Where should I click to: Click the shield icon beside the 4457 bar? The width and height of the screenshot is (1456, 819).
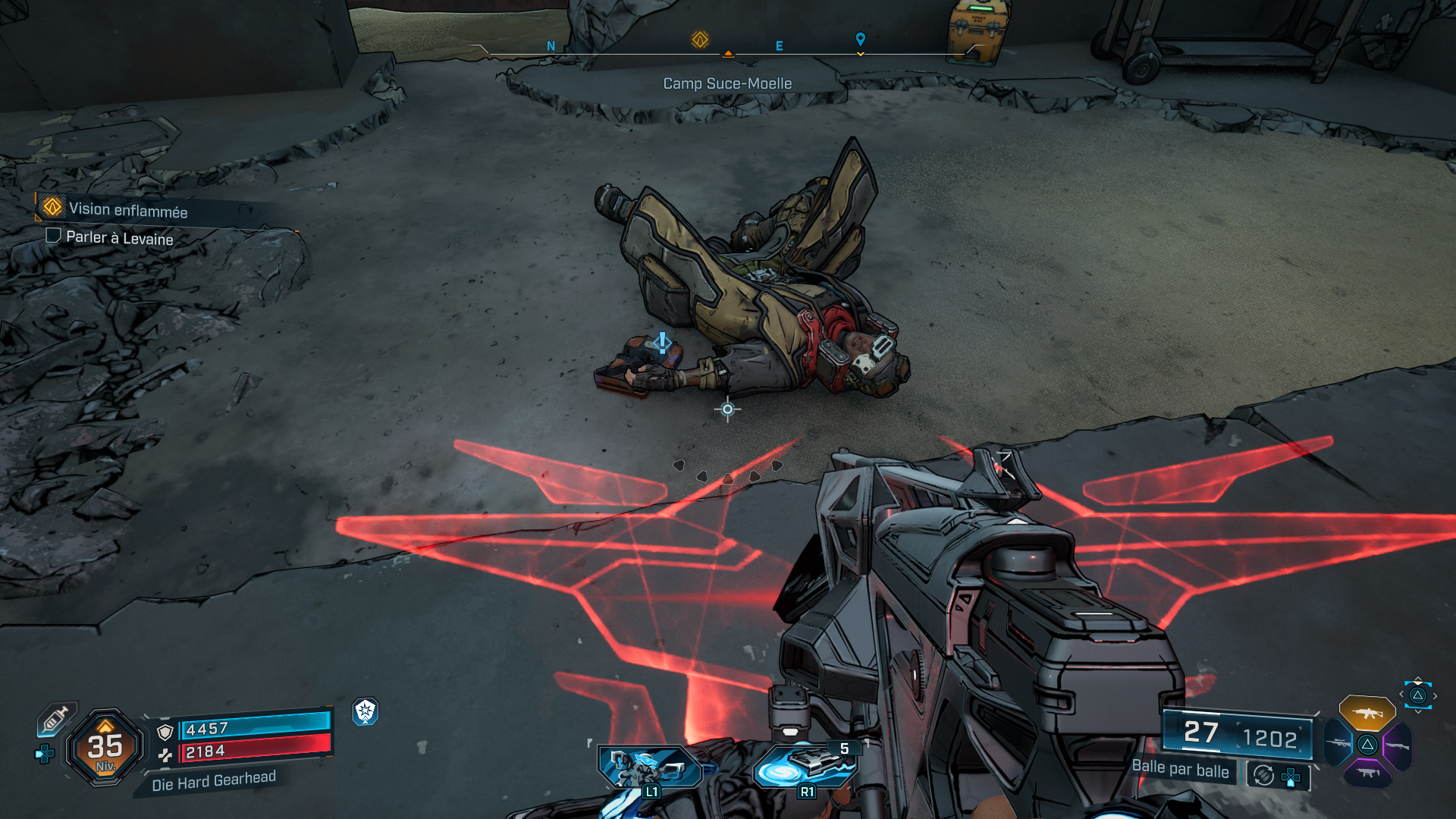pos(165,733)
